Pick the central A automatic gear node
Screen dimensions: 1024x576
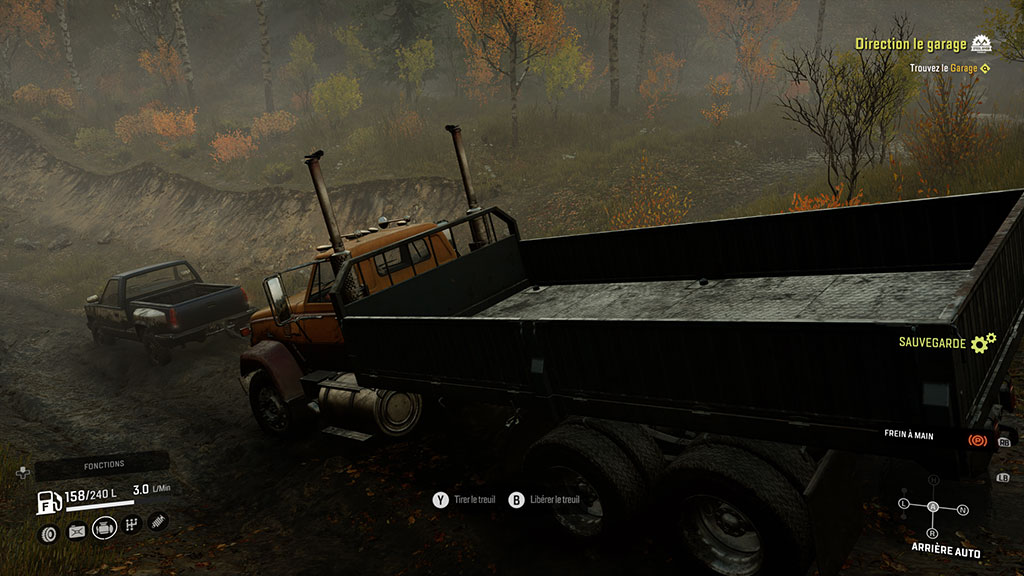coord(934,507)
